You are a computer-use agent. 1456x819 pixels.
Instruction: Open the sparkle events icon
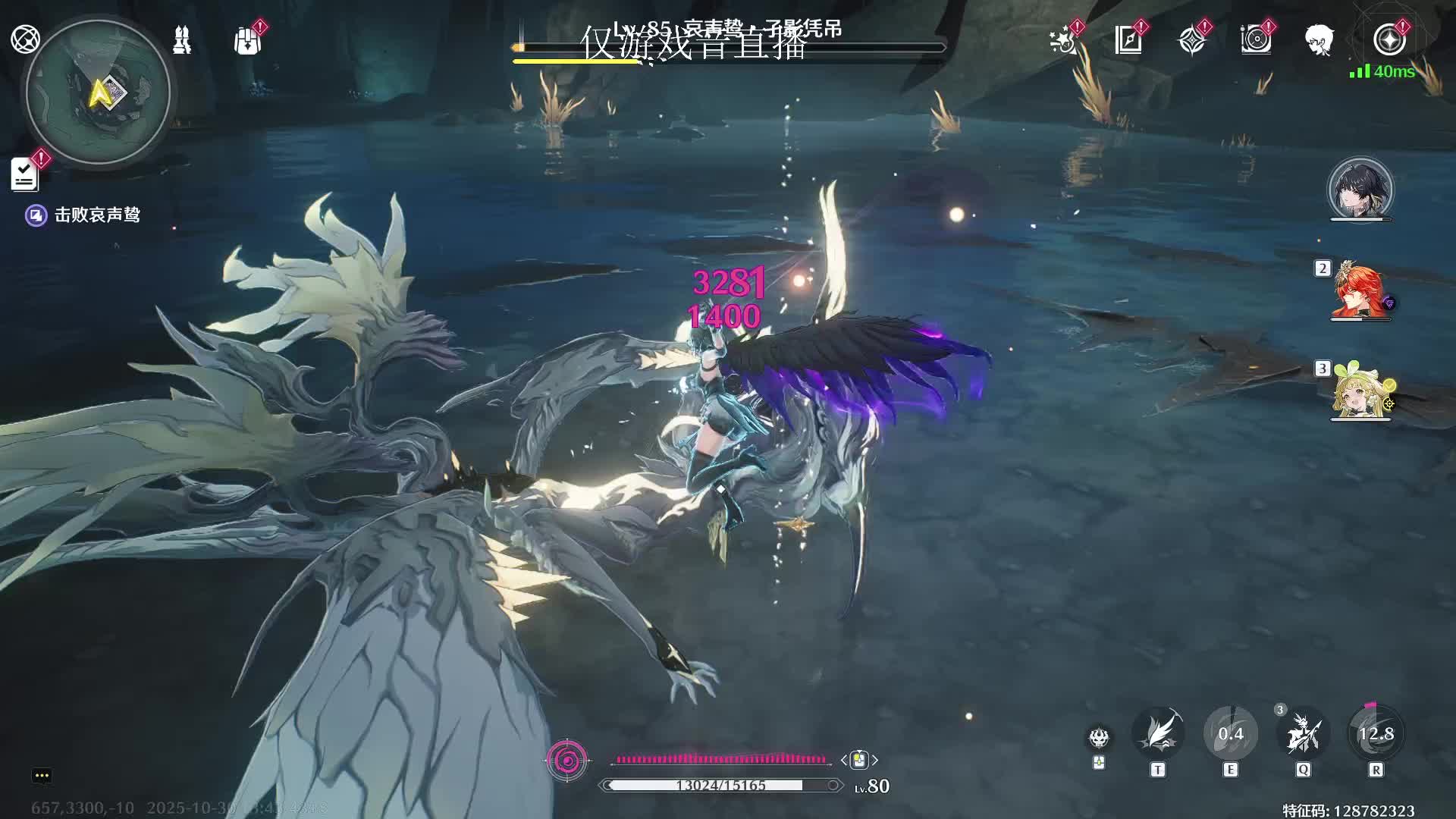click(1063, 40)
